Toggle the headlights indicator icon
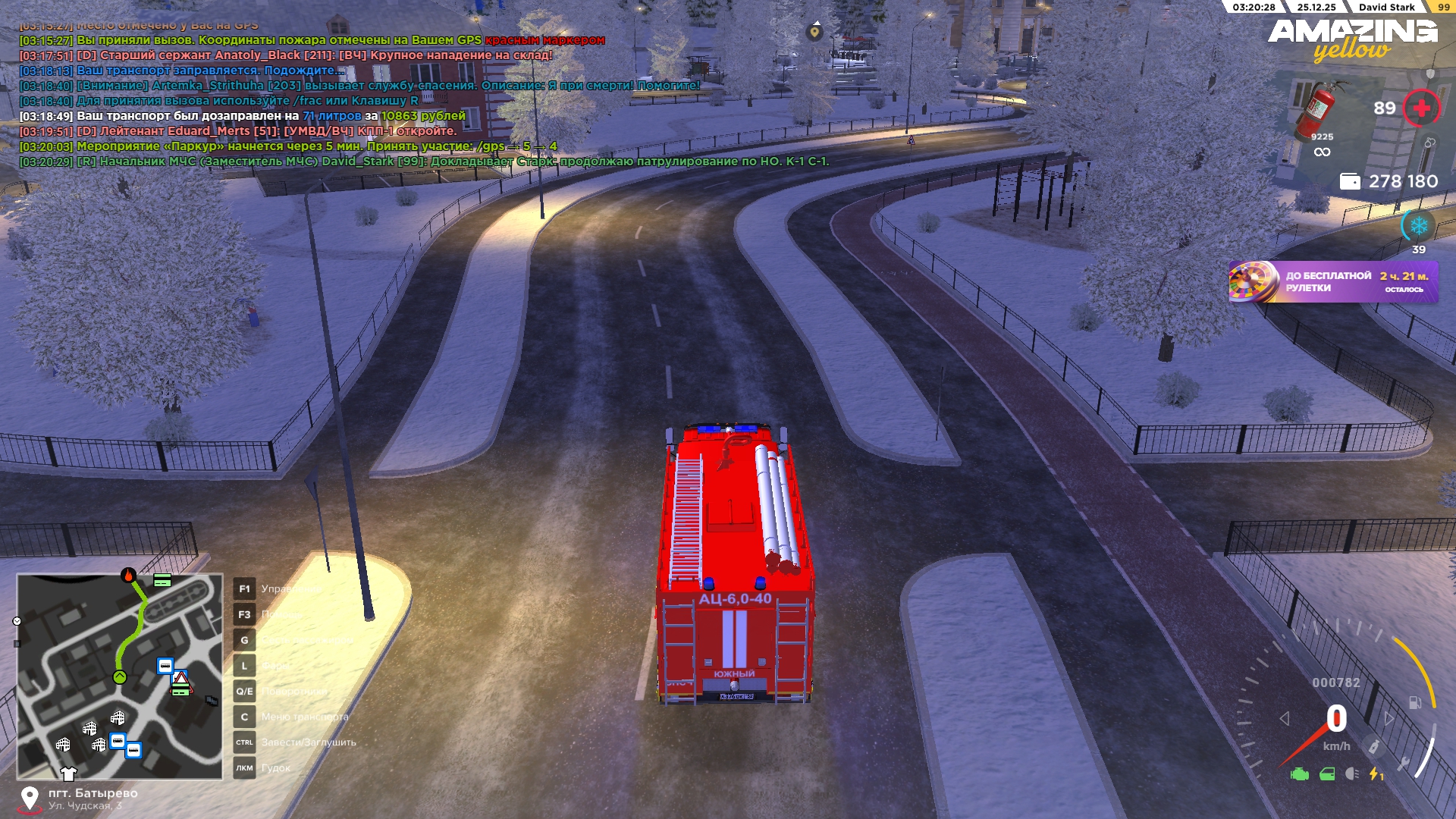The image size is (1456, 819). 1352,774
